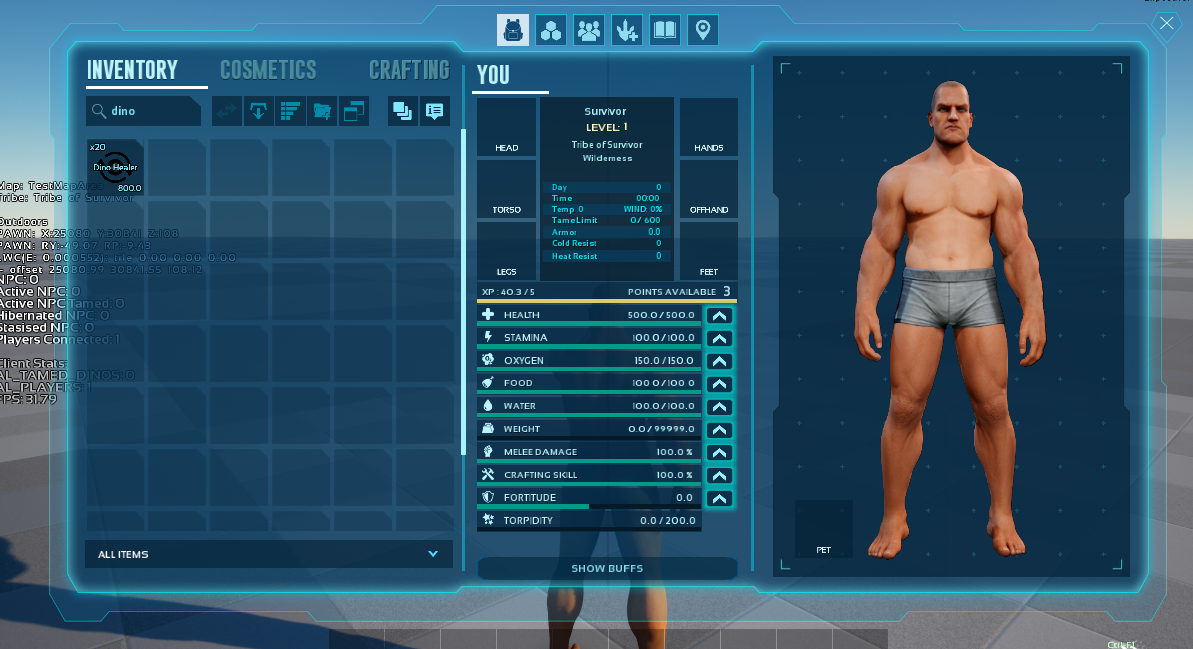Image resolution: width=1193 pixels, height=649 pixels.
Task: Select the empty Pet slot
Action: pos(823,529)
